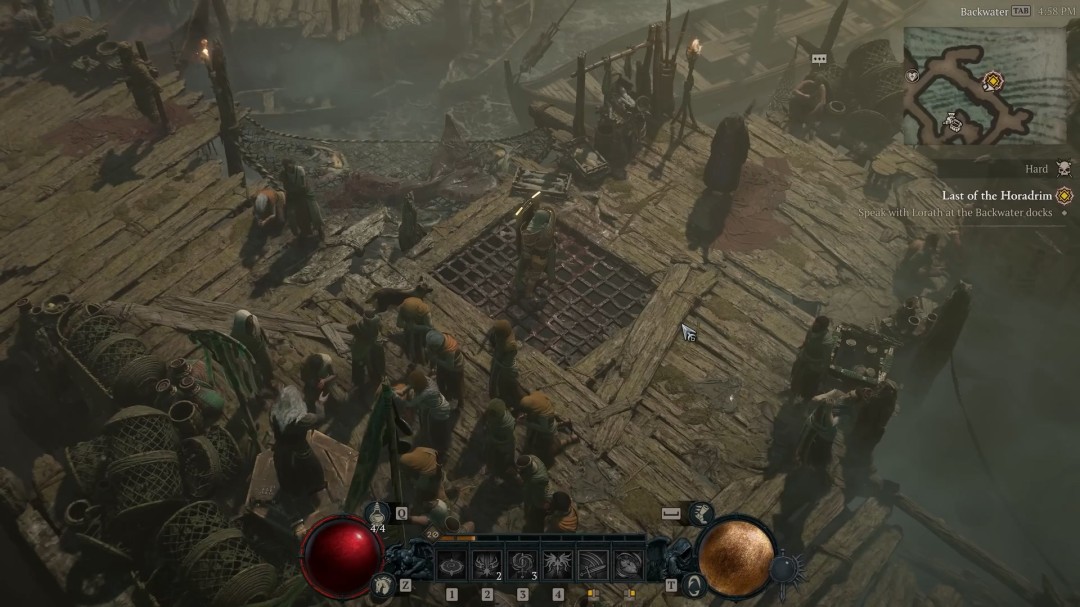Use the healing potion icon

coord(378,513)
